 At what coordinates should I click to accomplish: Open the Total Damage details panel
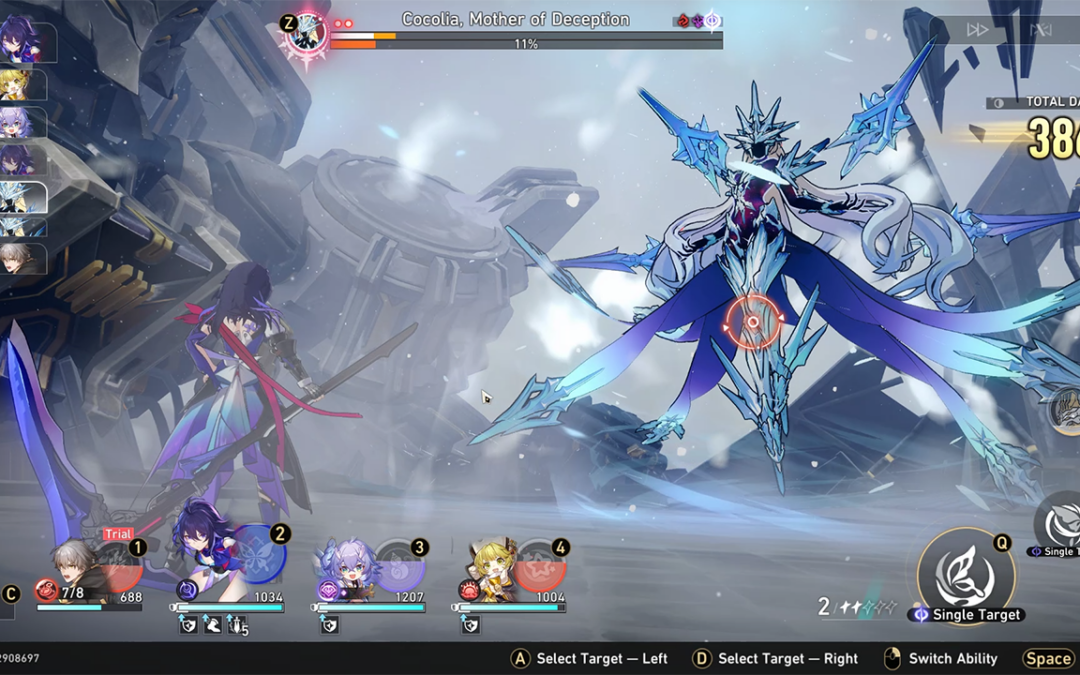[1040, 102]
